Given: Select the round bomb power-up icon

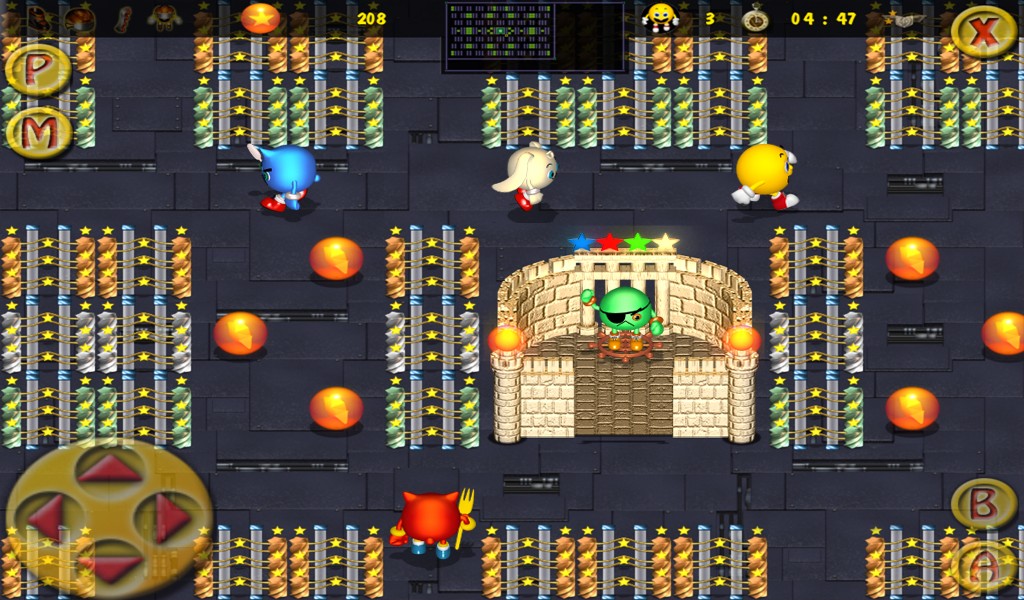Looking at the screenshot, I should (x=80, y=17).
